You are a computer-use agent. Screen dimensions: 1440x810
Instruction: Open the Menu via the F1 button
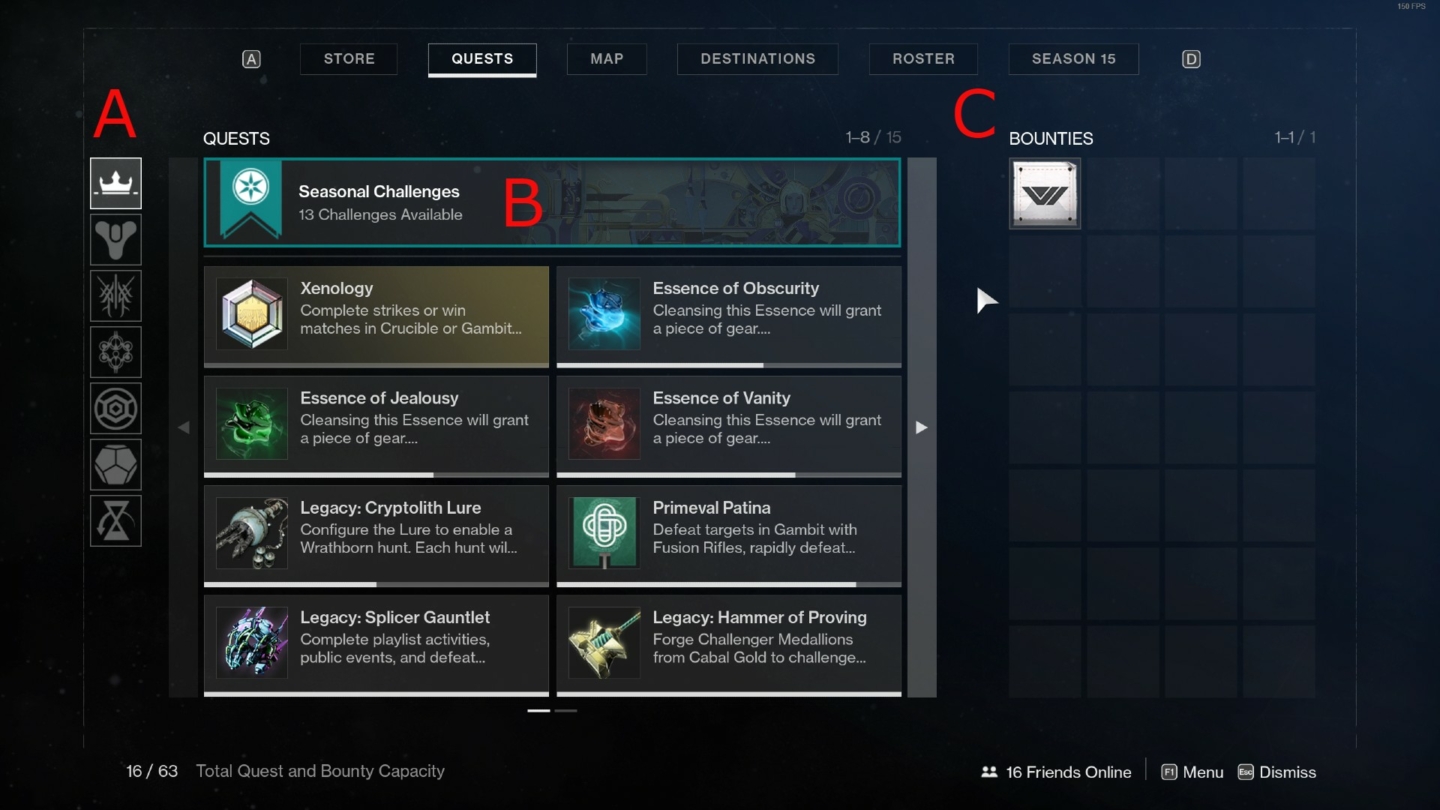pyautogui.click(x=1191, y=771)
